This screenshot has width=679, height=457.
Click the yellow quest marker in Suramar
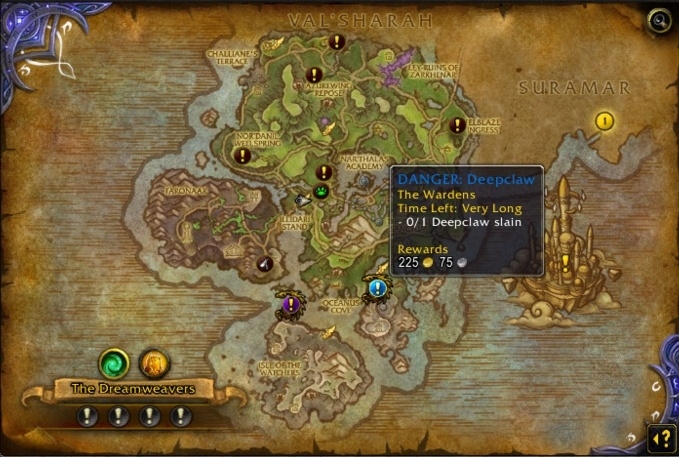pos(604,121)
